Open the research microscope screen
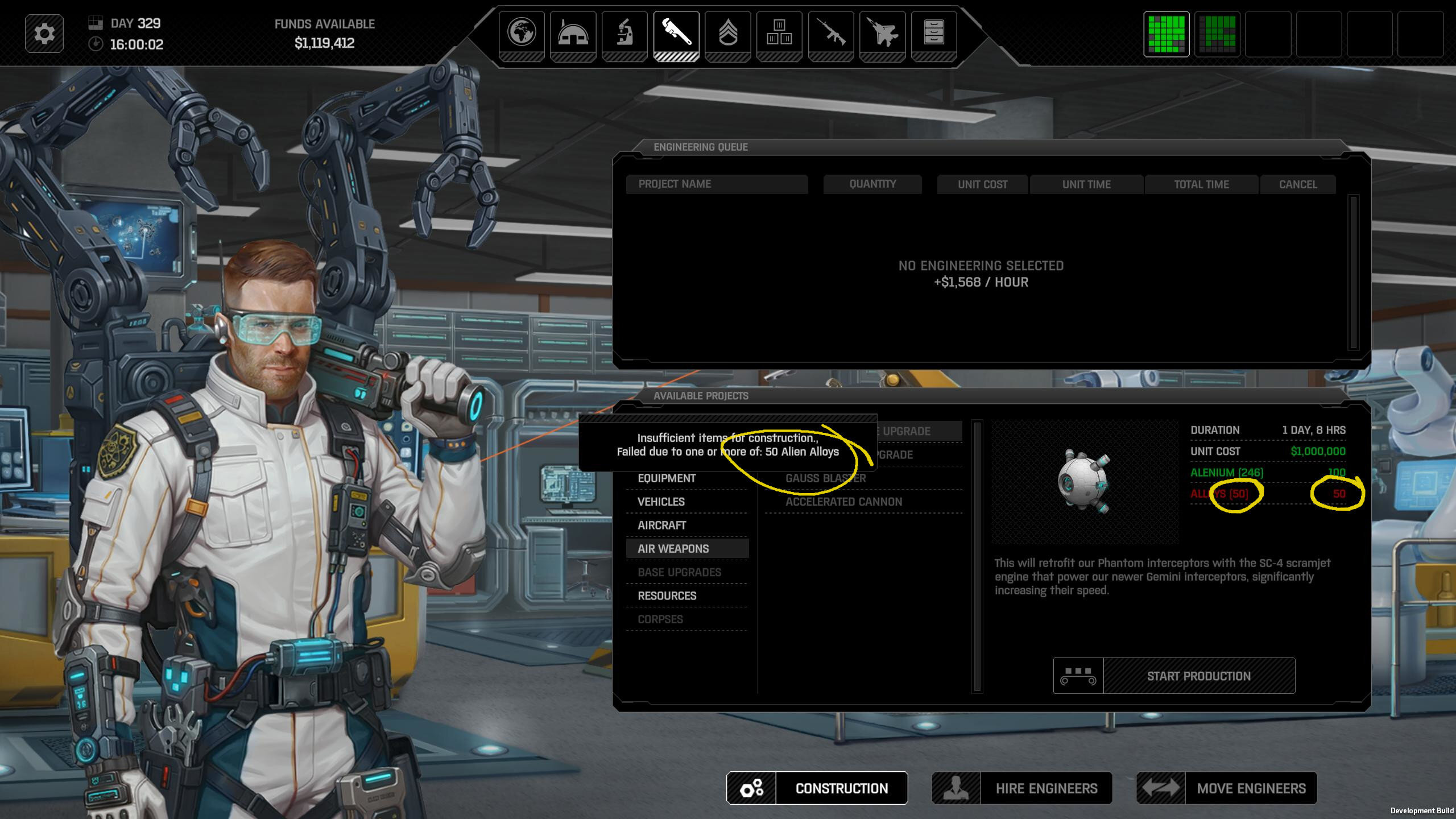The width and height of the screenshot is (1456, 819). pos(624,33)
